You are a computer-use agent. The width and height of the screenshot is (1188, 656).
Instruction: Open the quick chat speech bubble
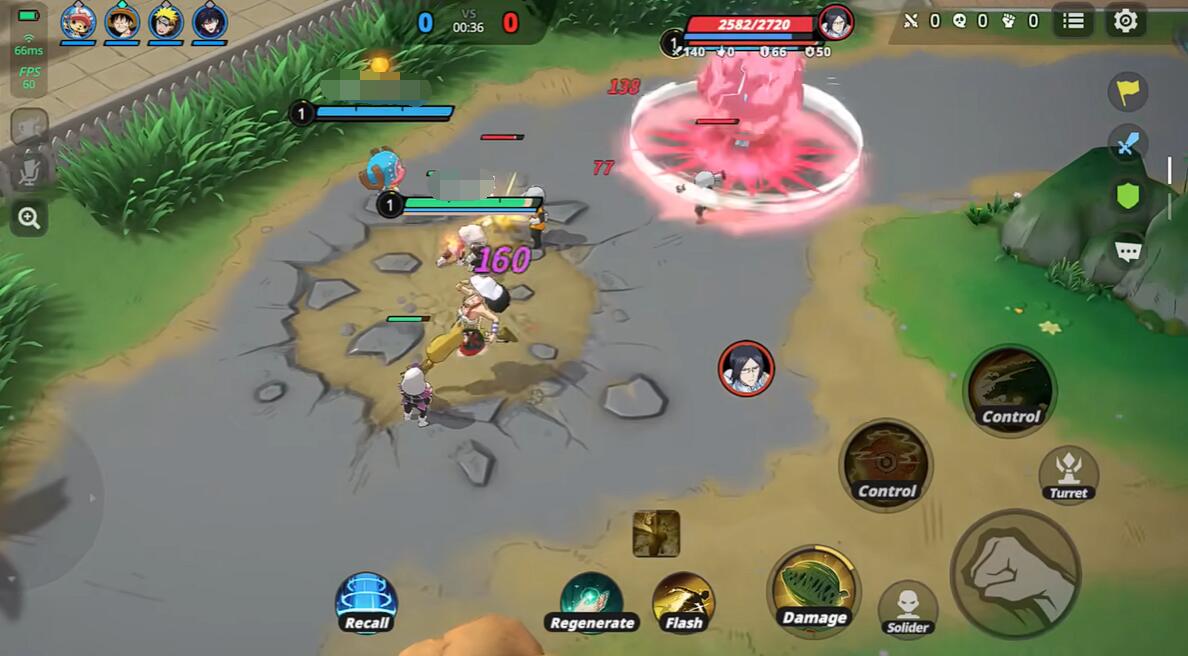click(1127, 250)
